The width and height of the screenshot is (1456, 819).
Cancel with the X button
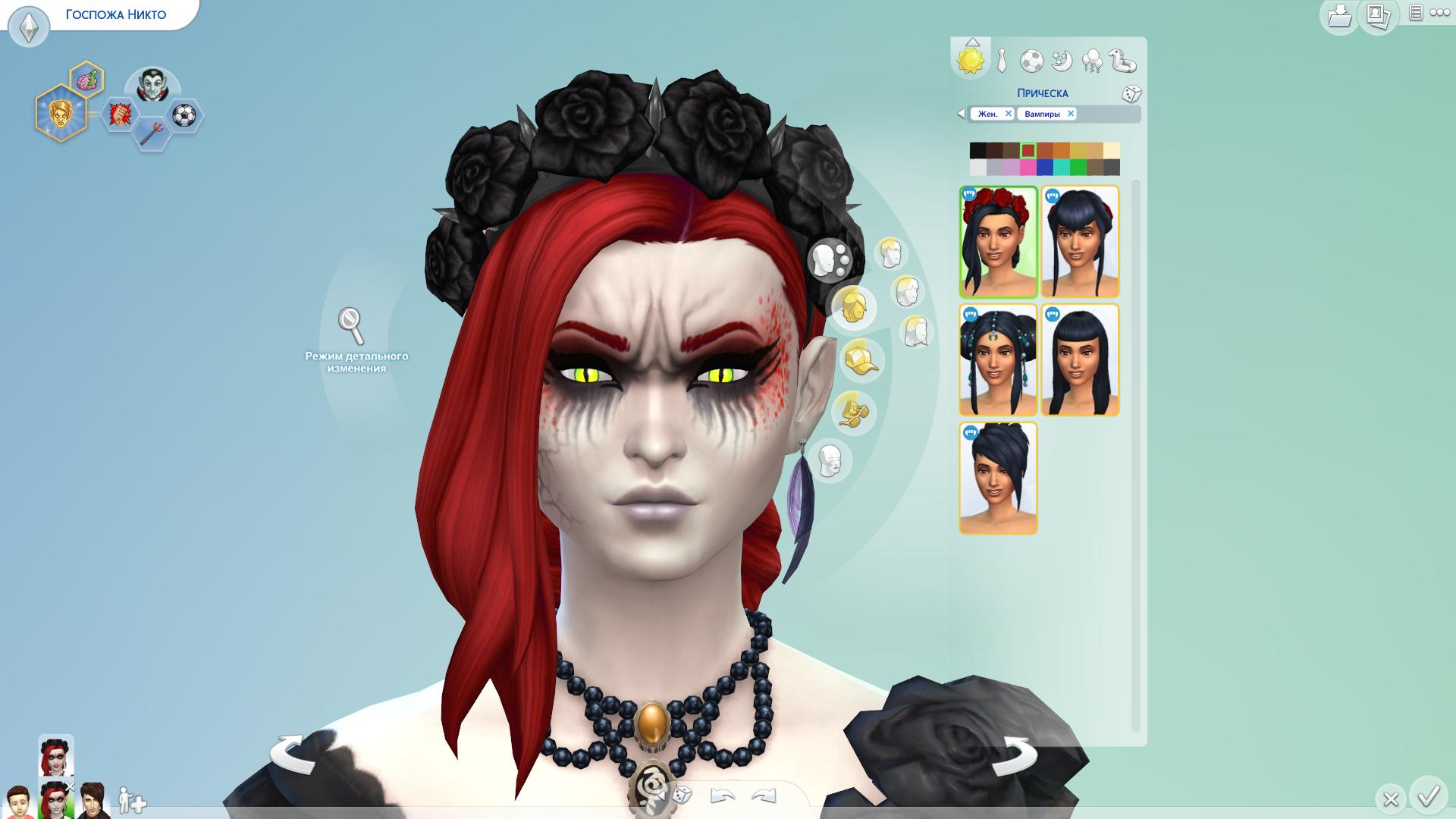click(x=1390, y=799)
